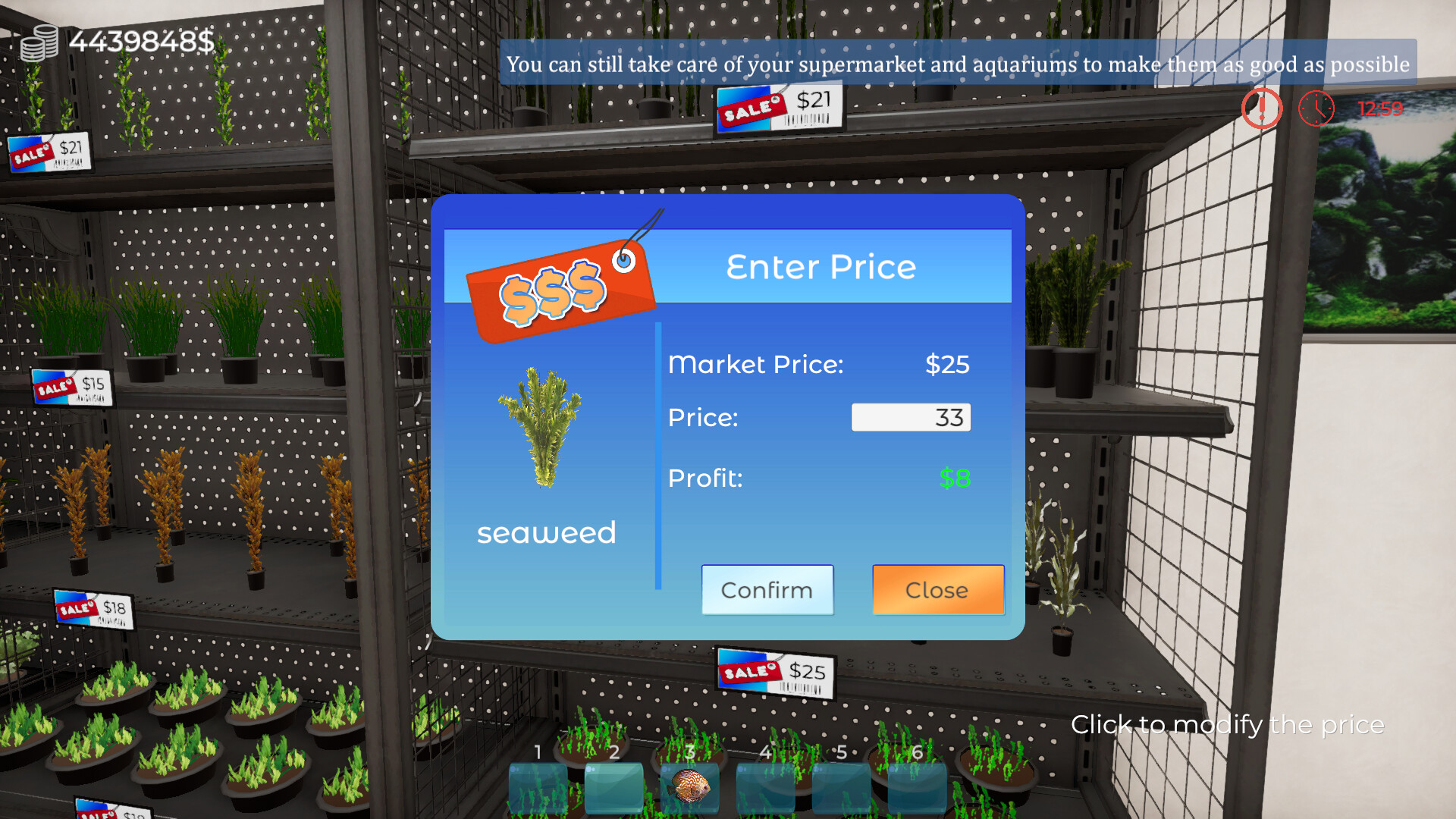Select hotbar slot 5
Viewport: 1456px width, 819px height.
(842, 789)
